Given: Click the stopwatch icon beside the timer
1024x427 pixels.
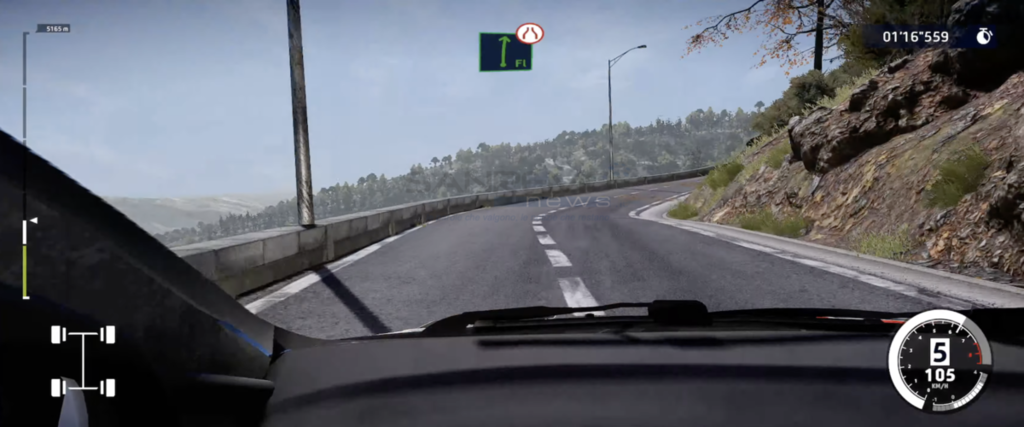Looking at the screenshot, I should click(x=984, y=37).
